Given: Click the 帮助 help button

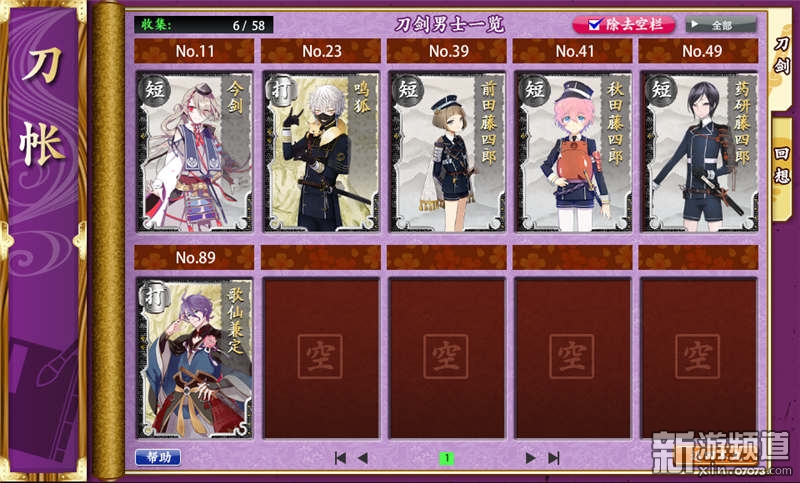Looking at the screenshot, I should tap(158, 457).
